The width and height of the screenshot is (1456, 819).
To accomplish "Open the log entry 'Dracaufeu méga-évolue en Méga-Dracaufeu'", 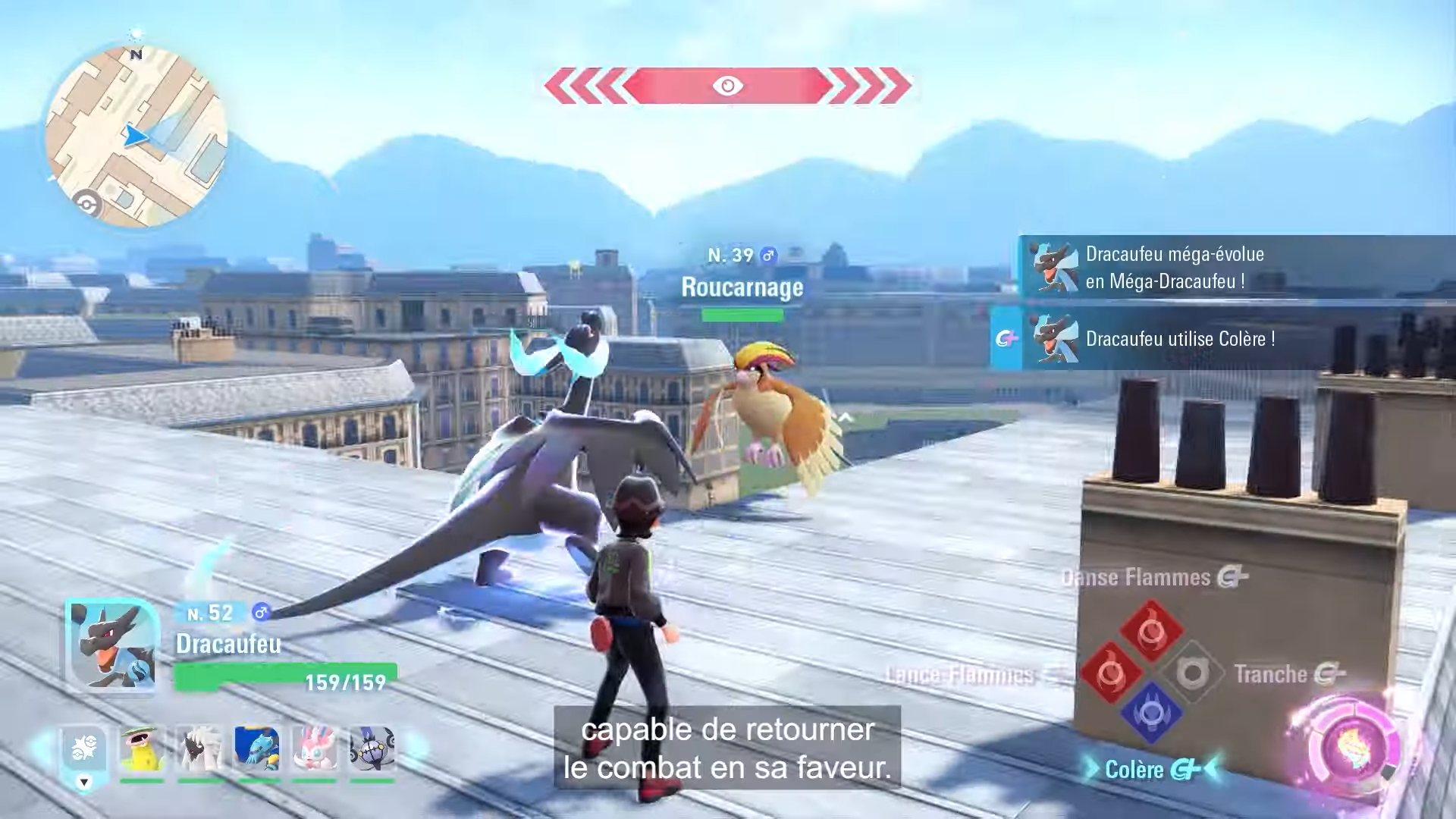I will point(1213,267).
